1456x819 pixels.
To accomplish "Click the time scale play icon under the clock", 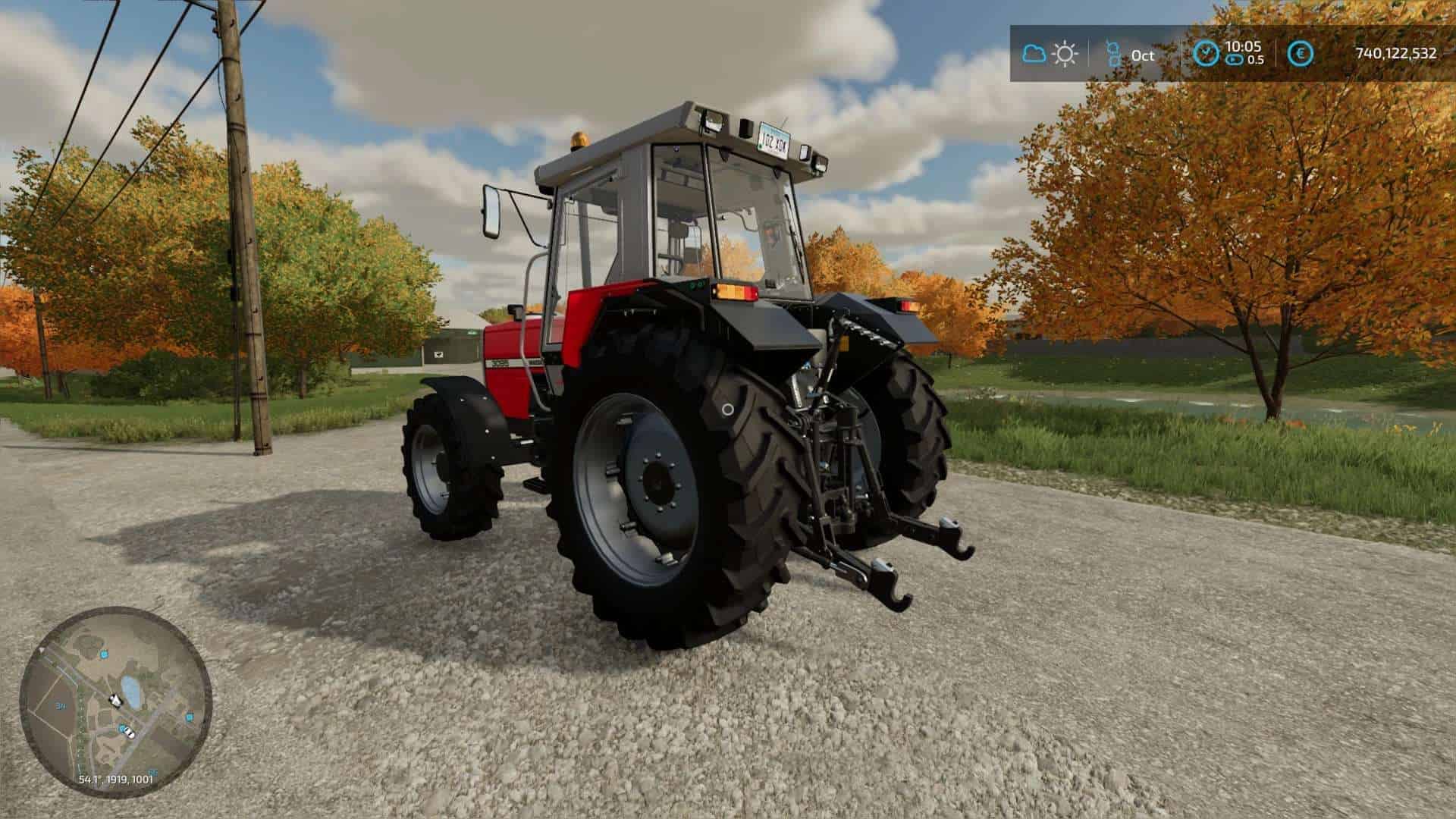I will (1234, 59).
